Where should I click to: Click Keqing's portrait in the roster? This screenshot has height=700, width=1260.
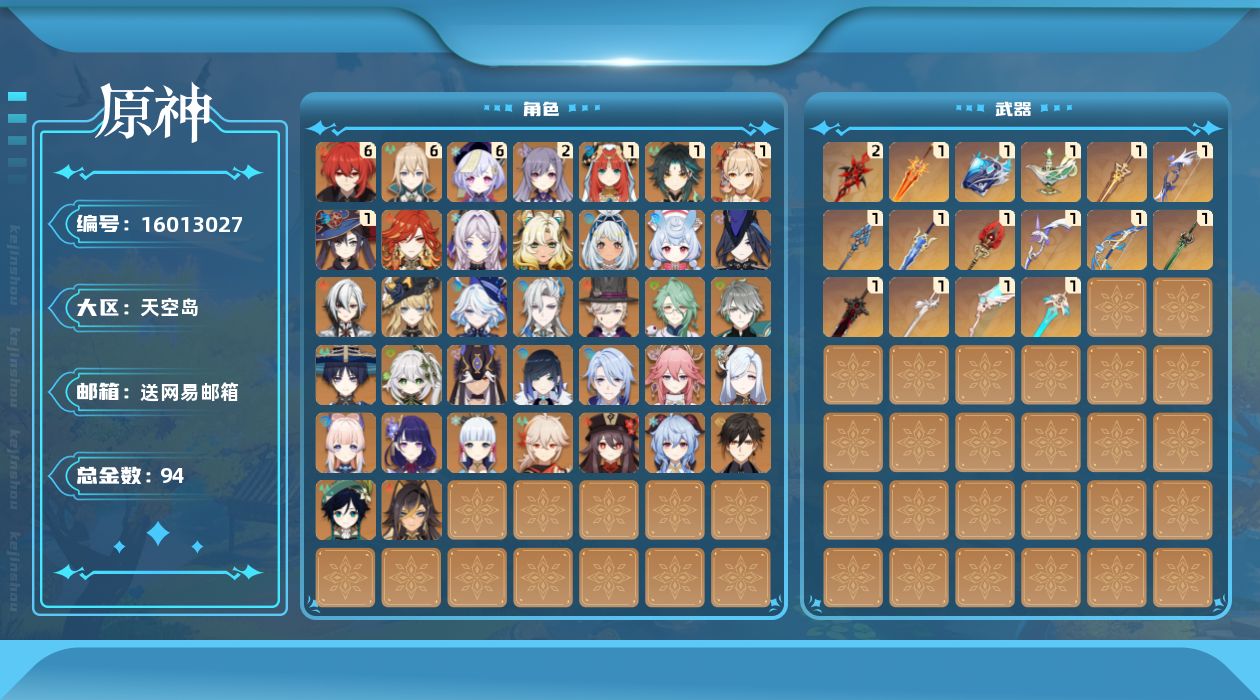[x=544, y=172]
